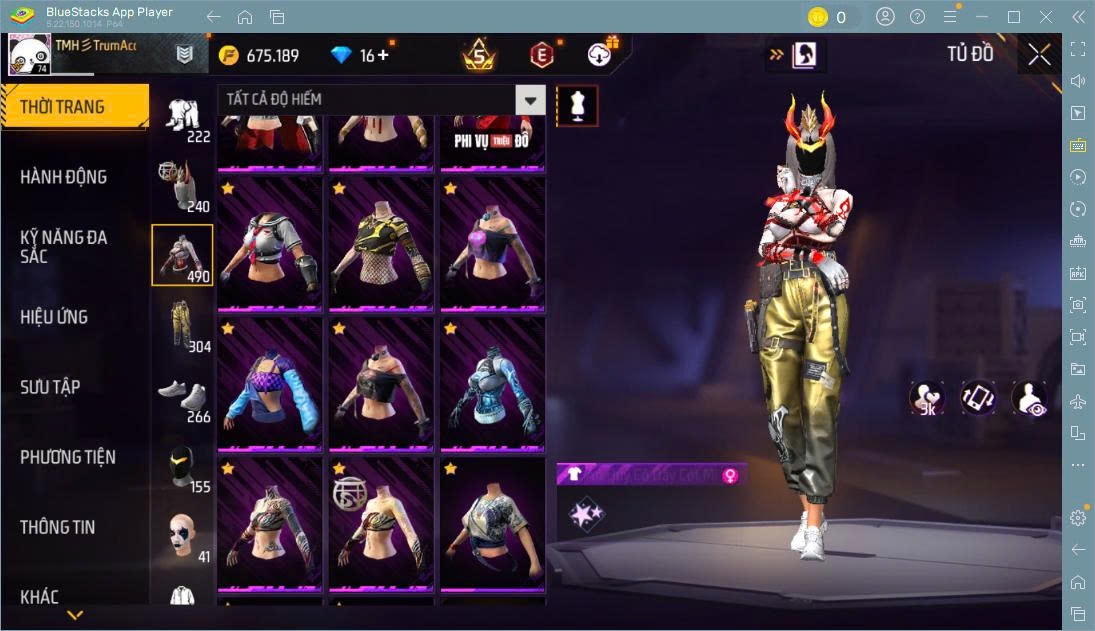Toggle the character view eye icon
This screenshot has height=631, width=1095.
point(1029,398)
